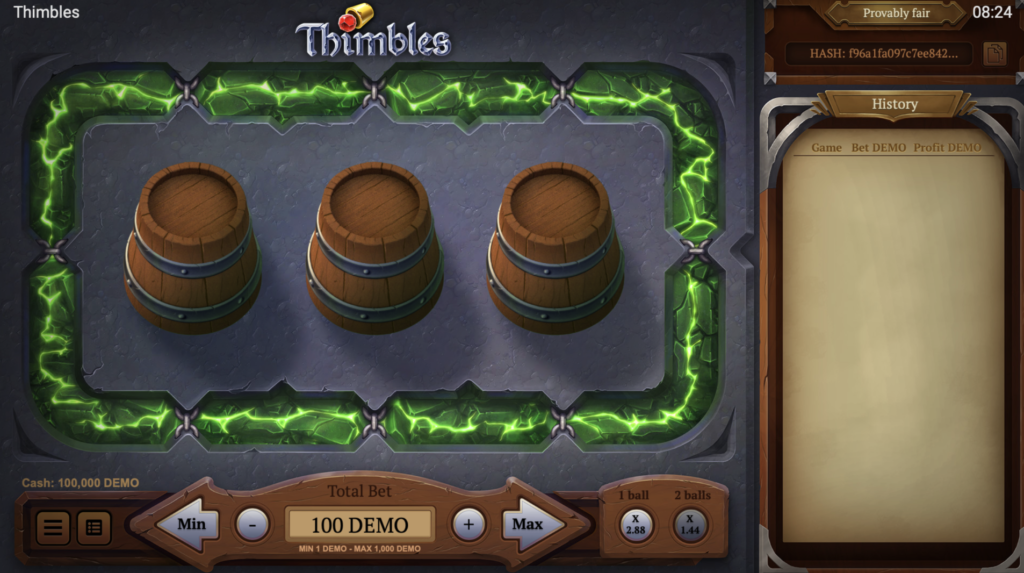Viewport: 1024px width, 573px height.
Task: Decrease the total bet with the minus button
Action: point(252,524)
